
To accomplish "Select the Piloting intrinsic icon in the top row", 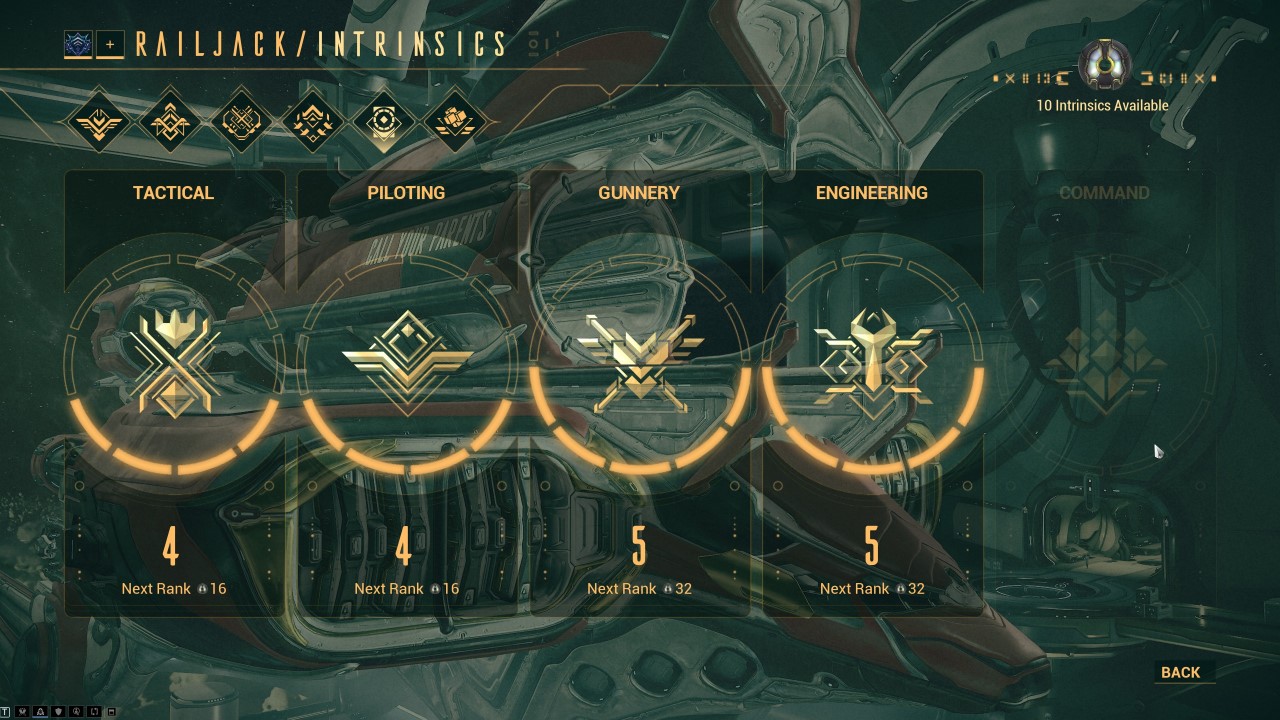I will click(x=170, y=120).
